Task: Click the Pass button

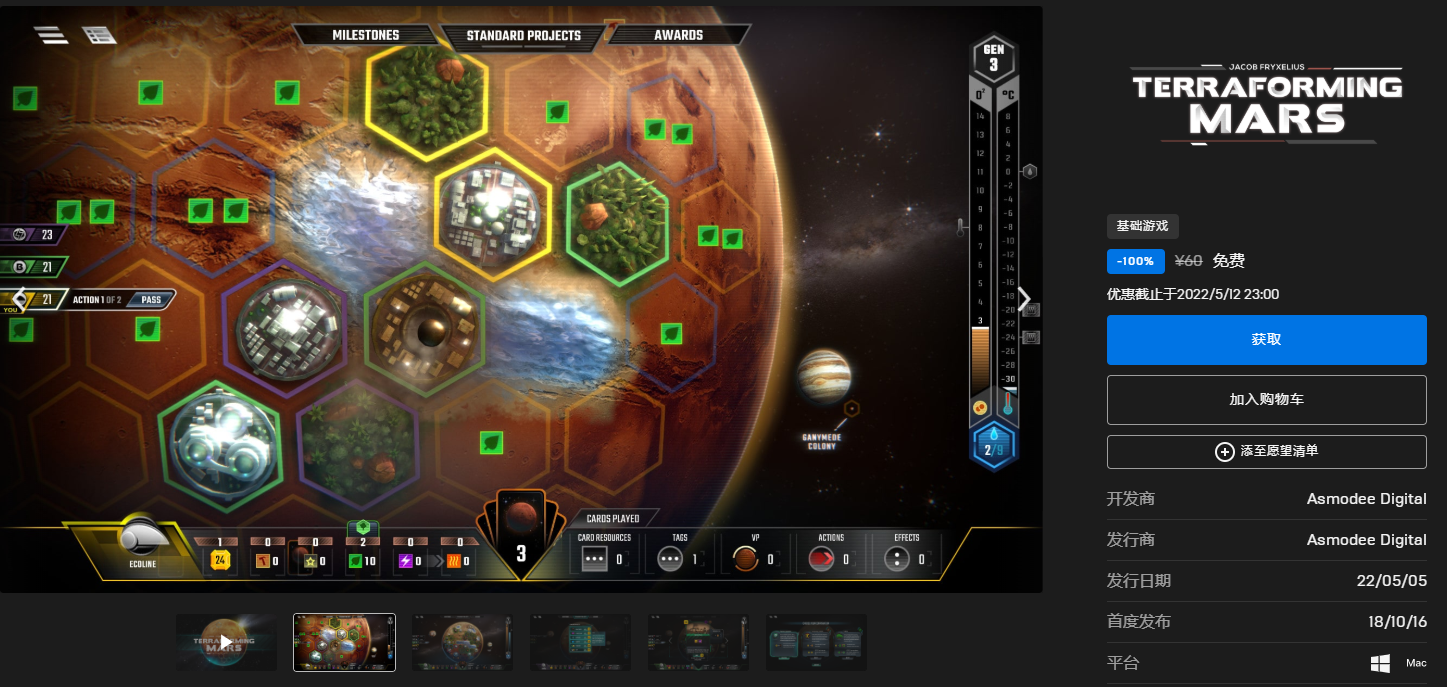Action: click(151, 299)
